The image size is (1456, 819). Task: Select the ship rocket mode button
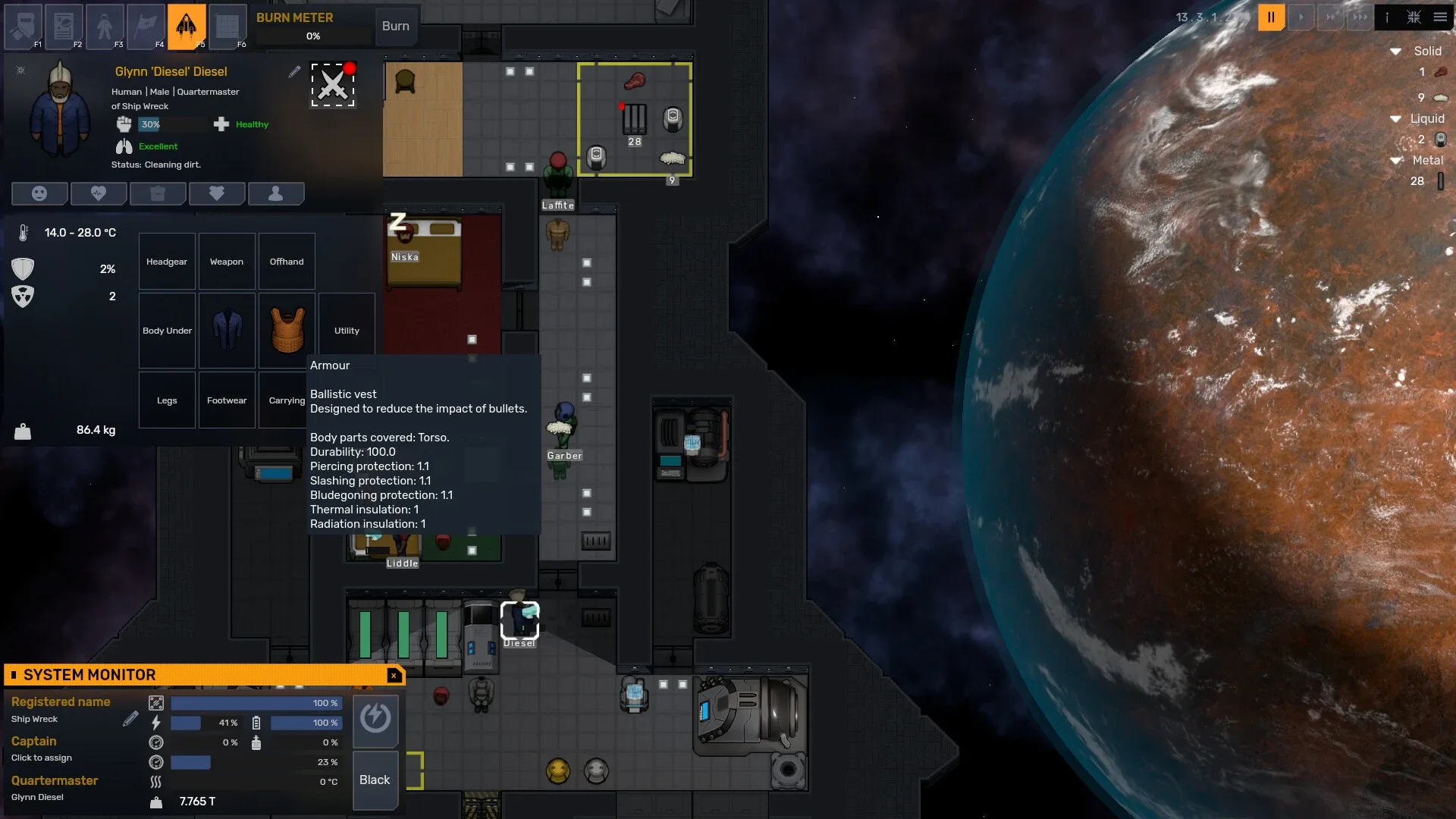click(x=186, y=26)
